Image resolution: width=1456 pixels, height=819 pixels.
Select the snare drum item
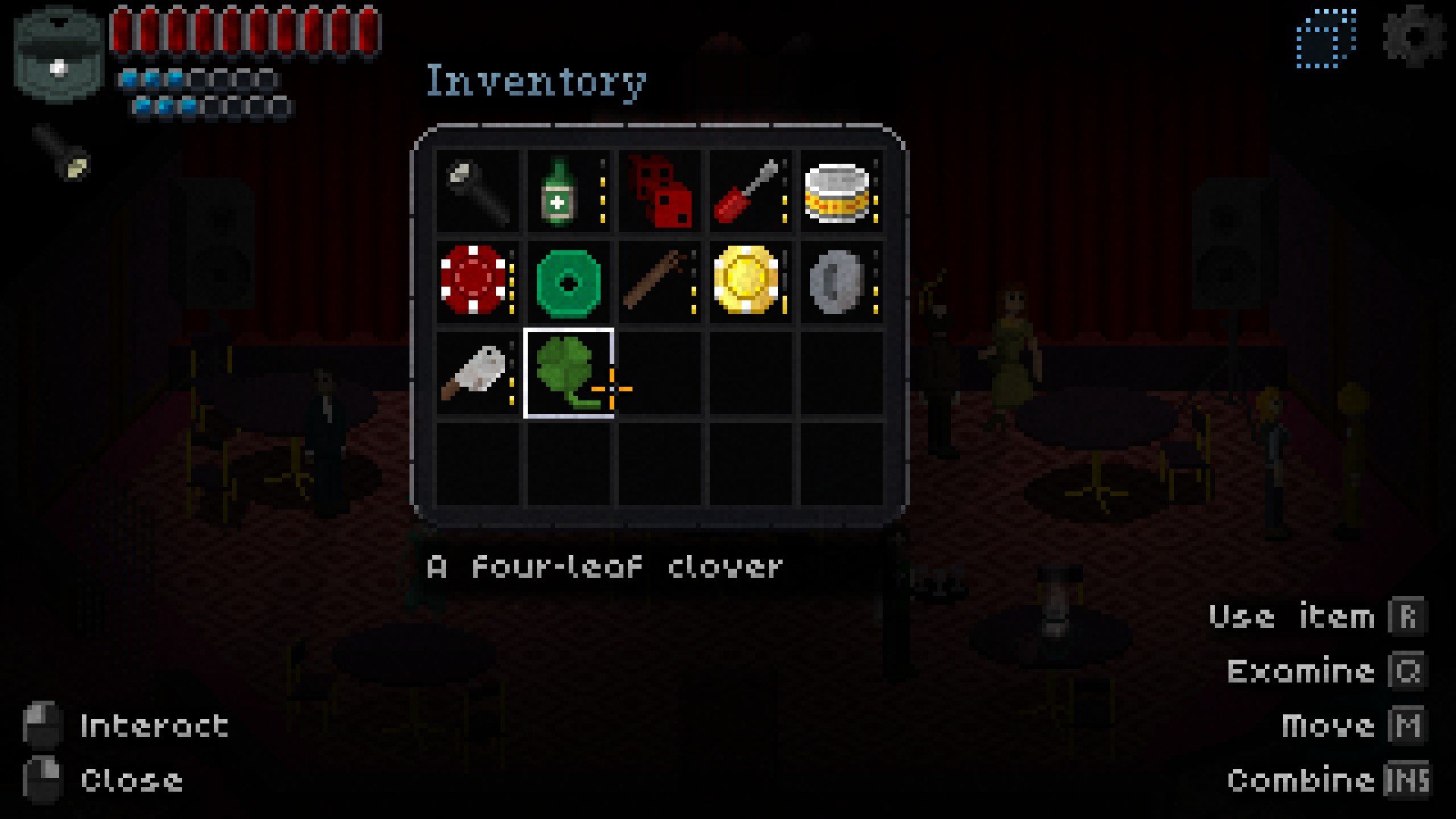pyautogui.click(x=837, y=193)
